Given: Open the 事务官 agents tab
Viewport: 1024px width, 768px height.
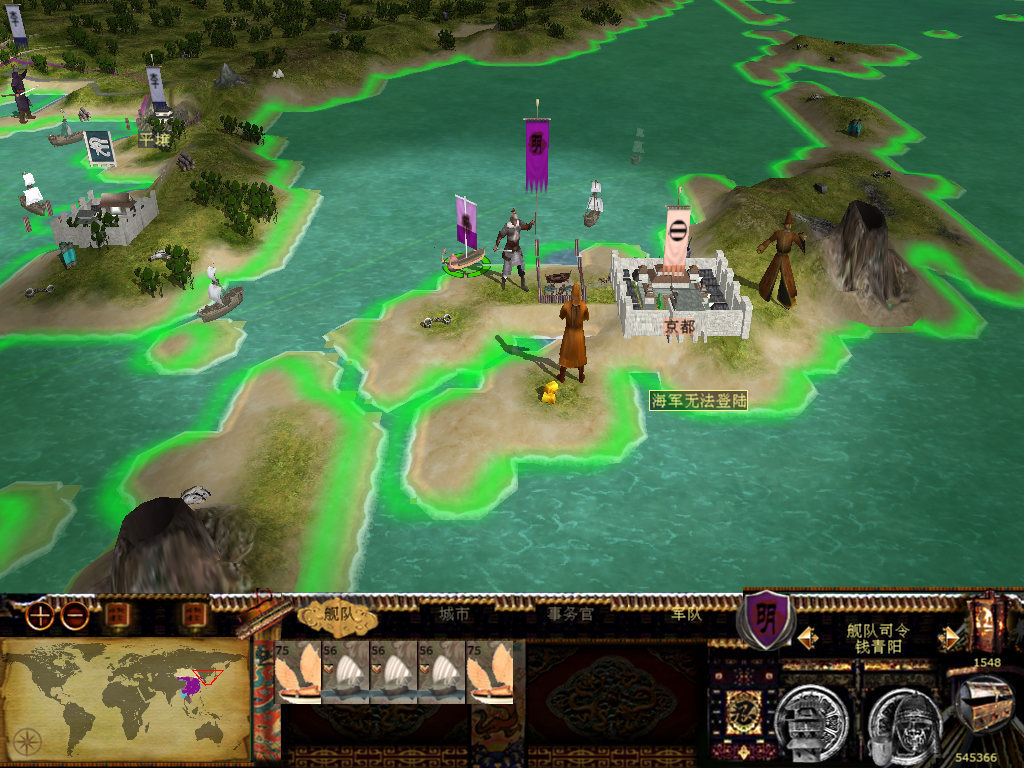Looking at the screenshot, I should point(570,615).
